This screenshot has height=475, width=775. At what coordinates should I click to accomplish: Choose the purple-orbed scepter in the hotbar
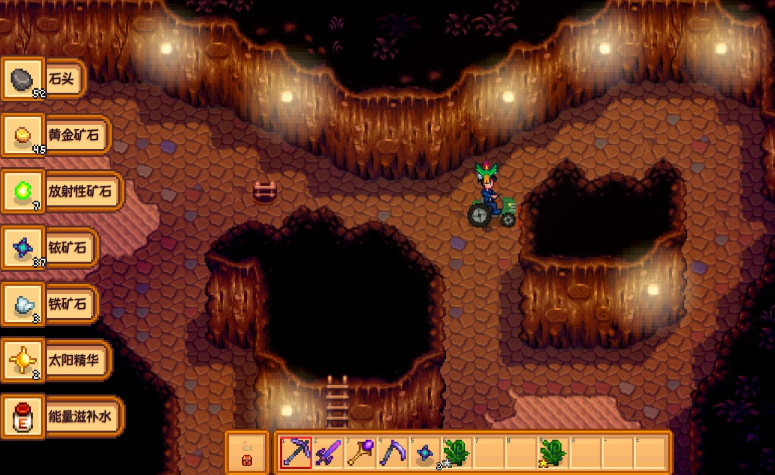click(360, 452)
